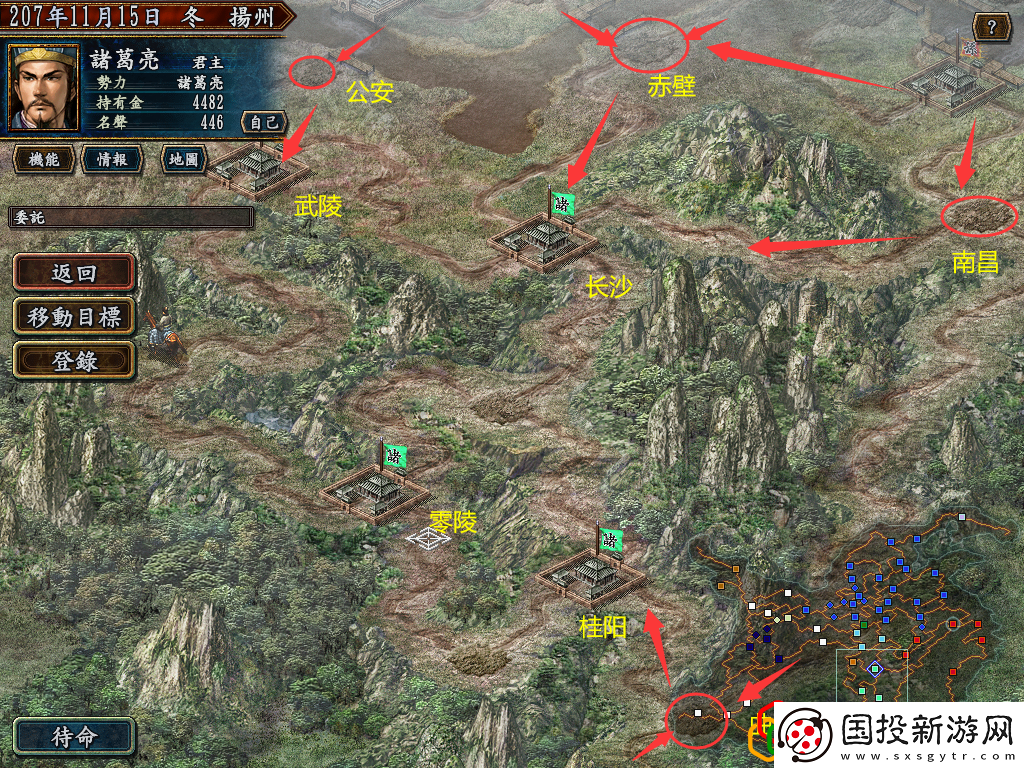
Task: Choose the 移動目標 button
Action: (x=74, y=317)
